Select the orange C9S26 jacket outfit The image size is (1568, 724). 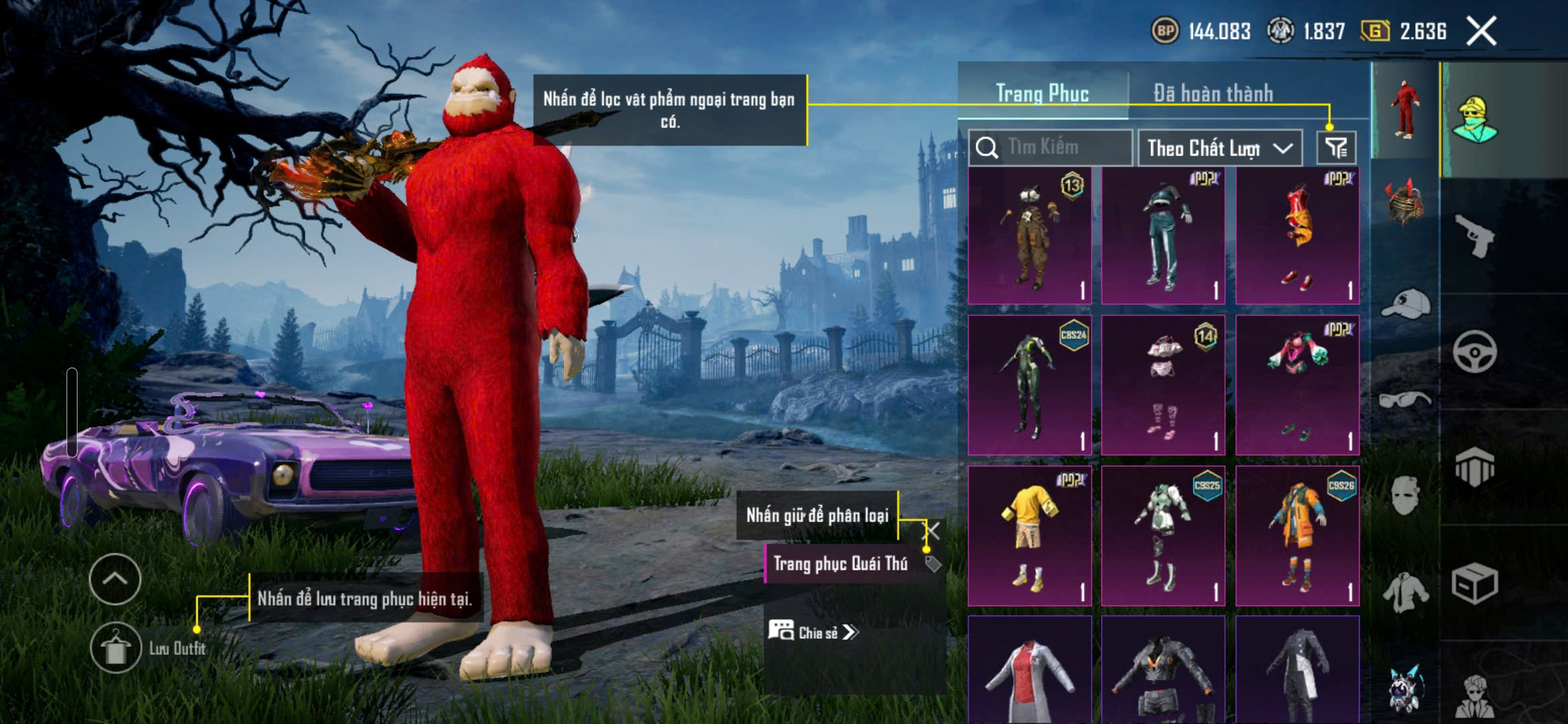tap(1297, 536)
